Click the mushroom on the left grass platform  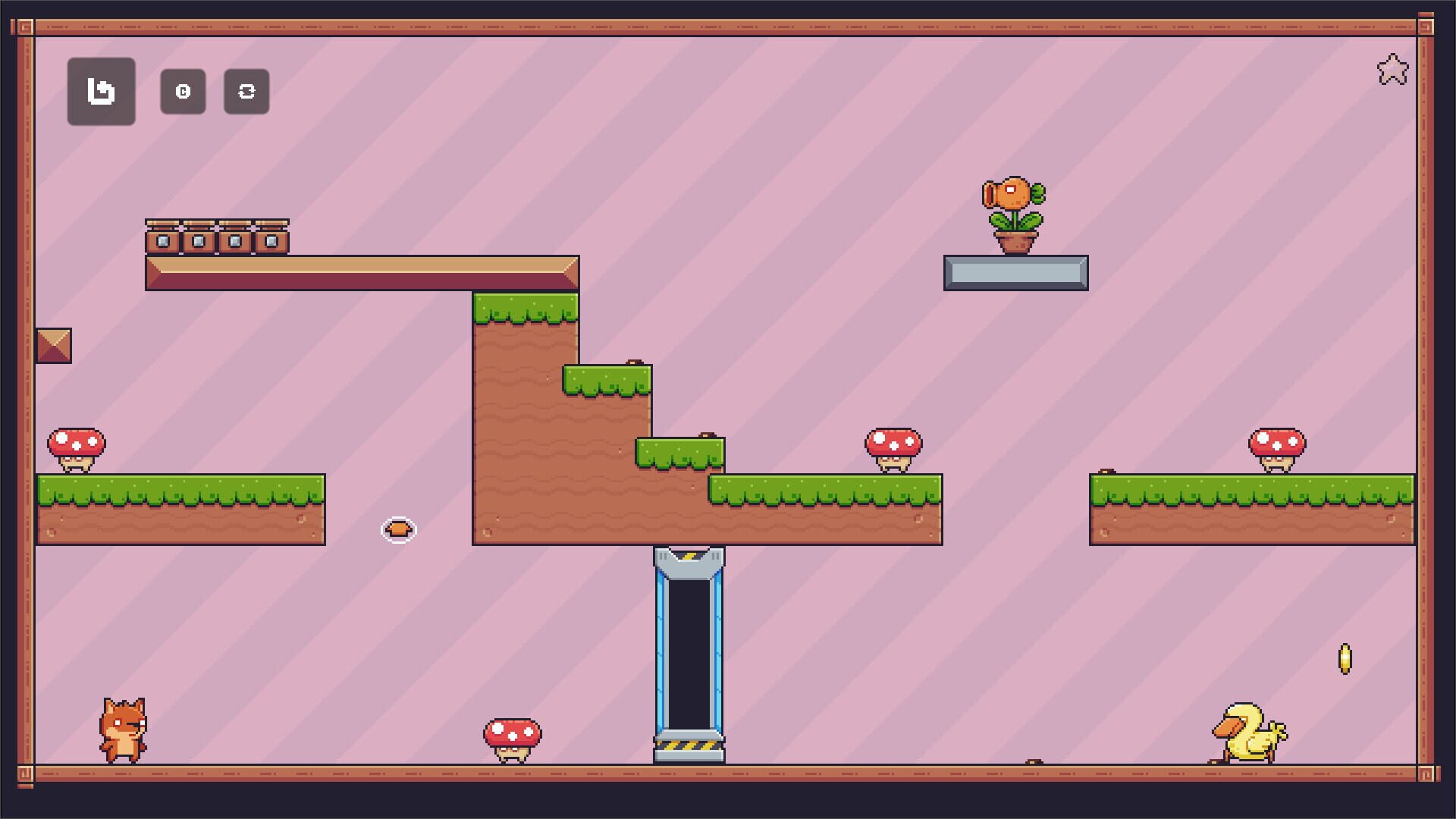(x=76, y=447)
